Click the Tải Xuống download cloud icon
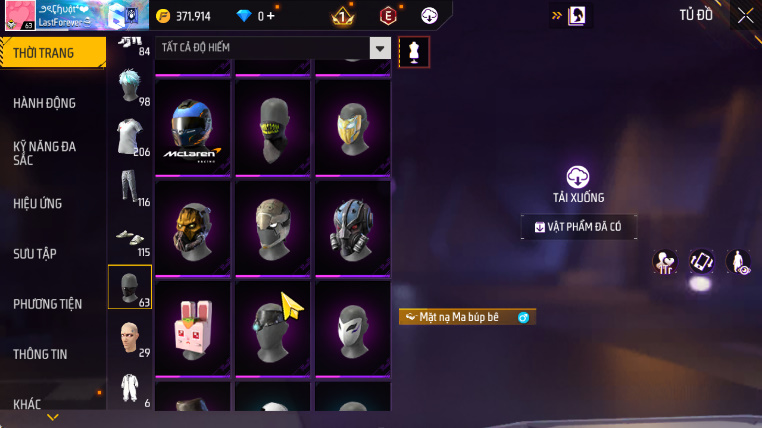This screenshot has width=762, height=428. pos(578,177)
